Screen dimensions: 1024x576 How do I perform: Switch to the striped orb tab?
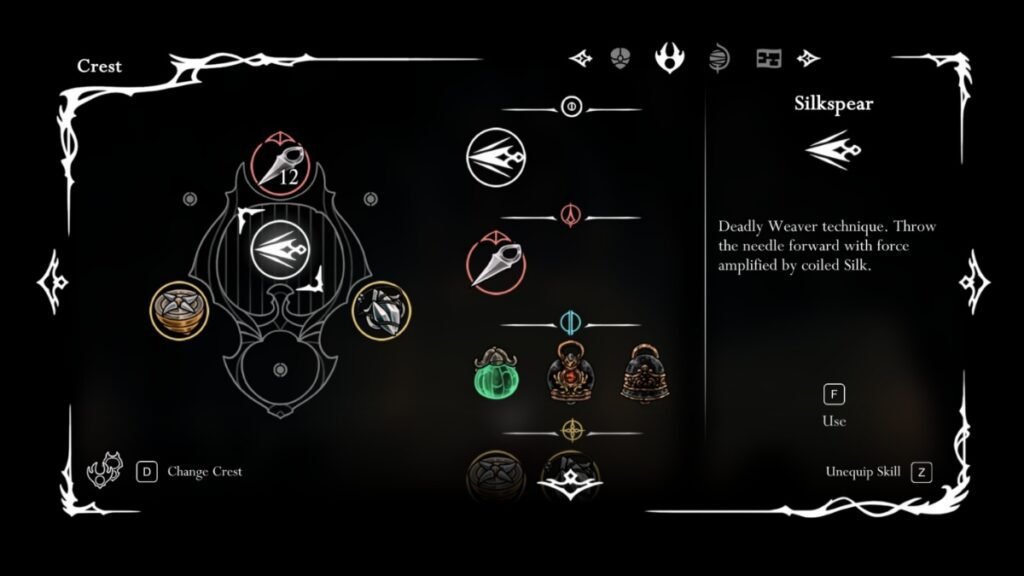tap(717, 57)
